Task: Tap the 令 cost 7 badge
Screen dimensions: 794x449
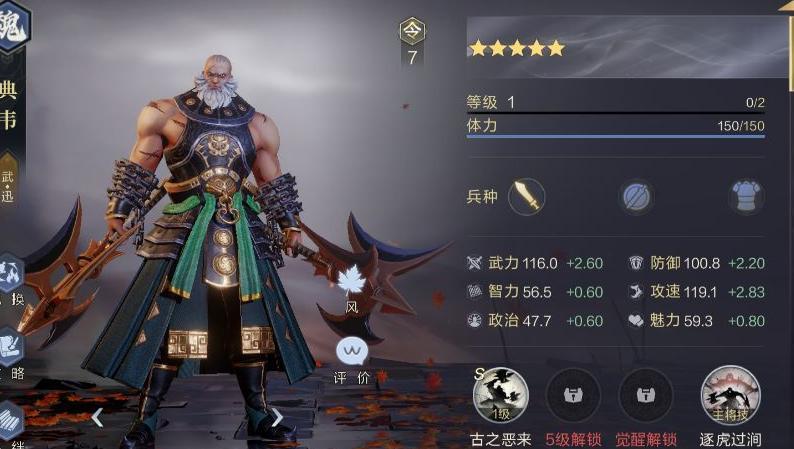Action: pyautogui.click(x=412, y=42)
